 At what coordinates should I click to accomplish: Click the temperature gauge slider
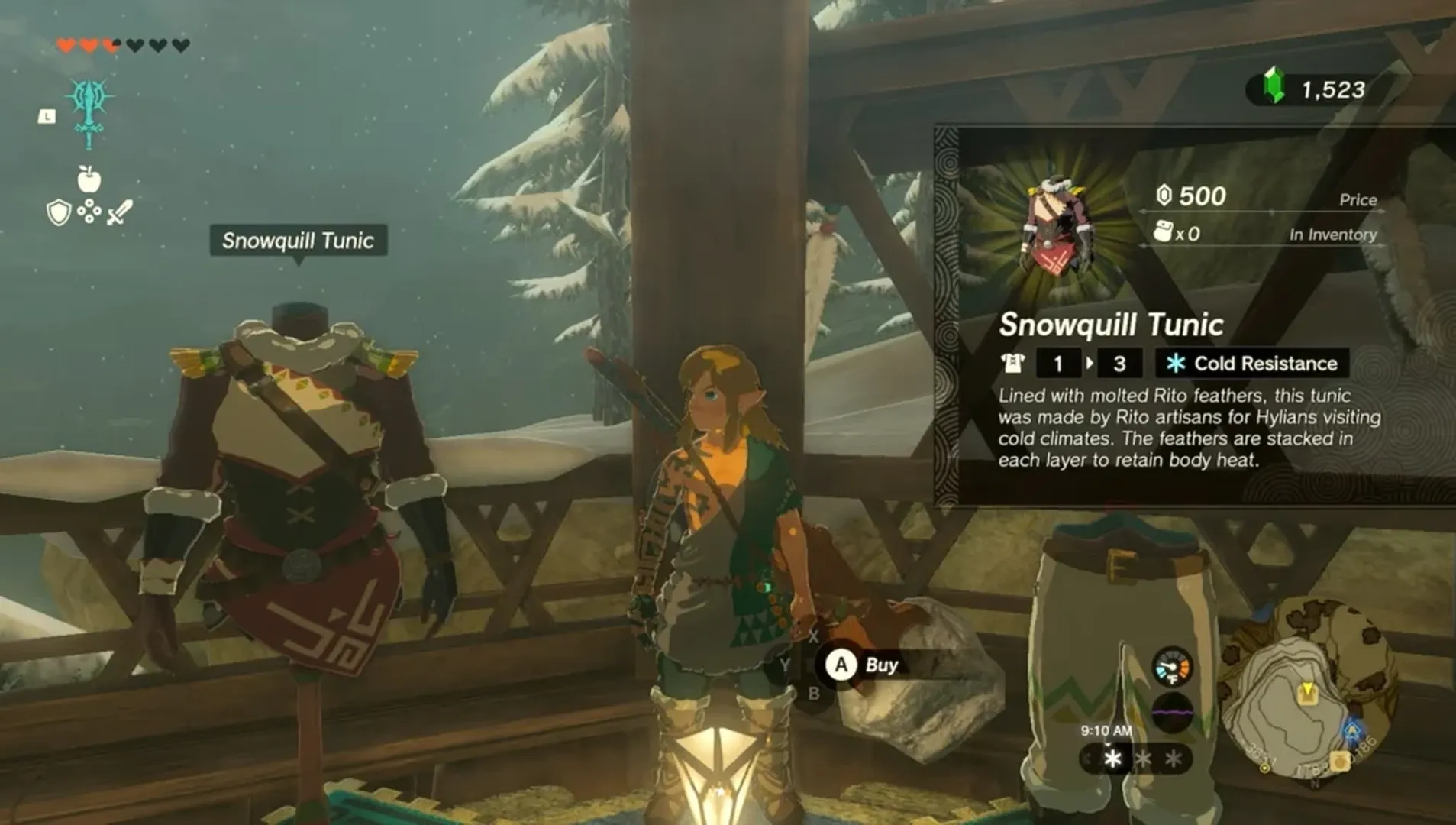pyautogui.click(x=1173, y=668)
